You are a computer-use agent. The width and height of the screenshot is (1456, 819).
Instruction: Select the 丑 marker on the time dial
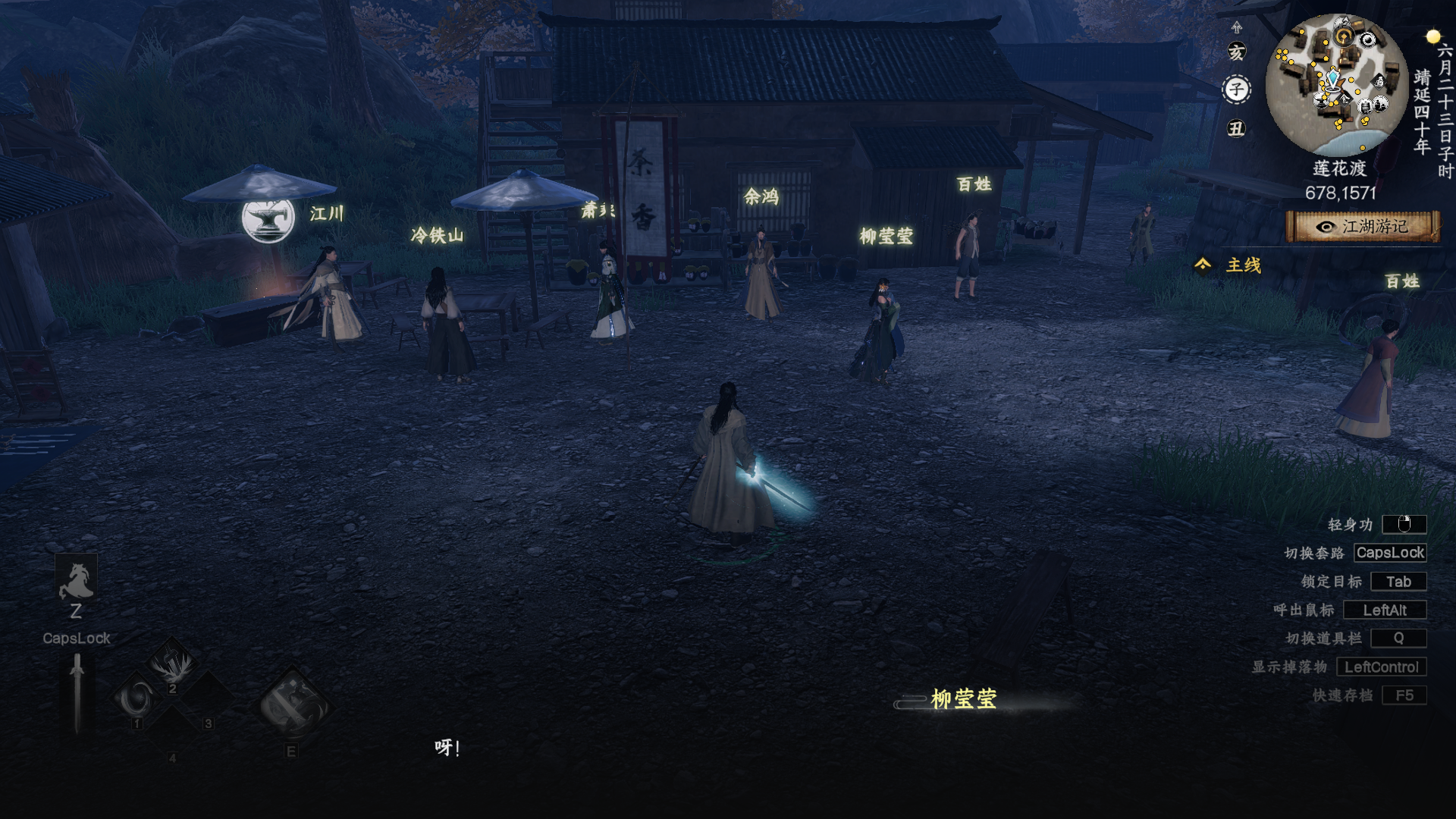tap(1236, 127)
